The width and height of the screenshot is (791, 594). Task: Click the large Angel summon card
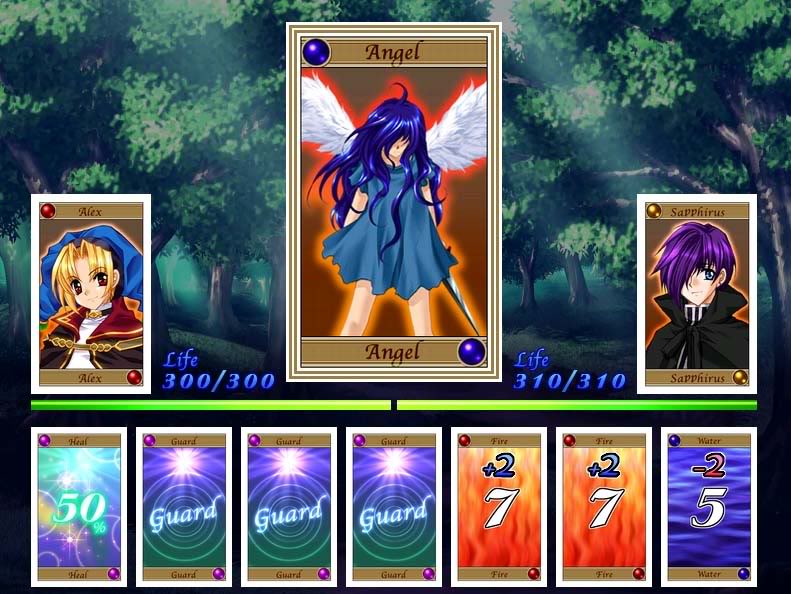(394, 202)
